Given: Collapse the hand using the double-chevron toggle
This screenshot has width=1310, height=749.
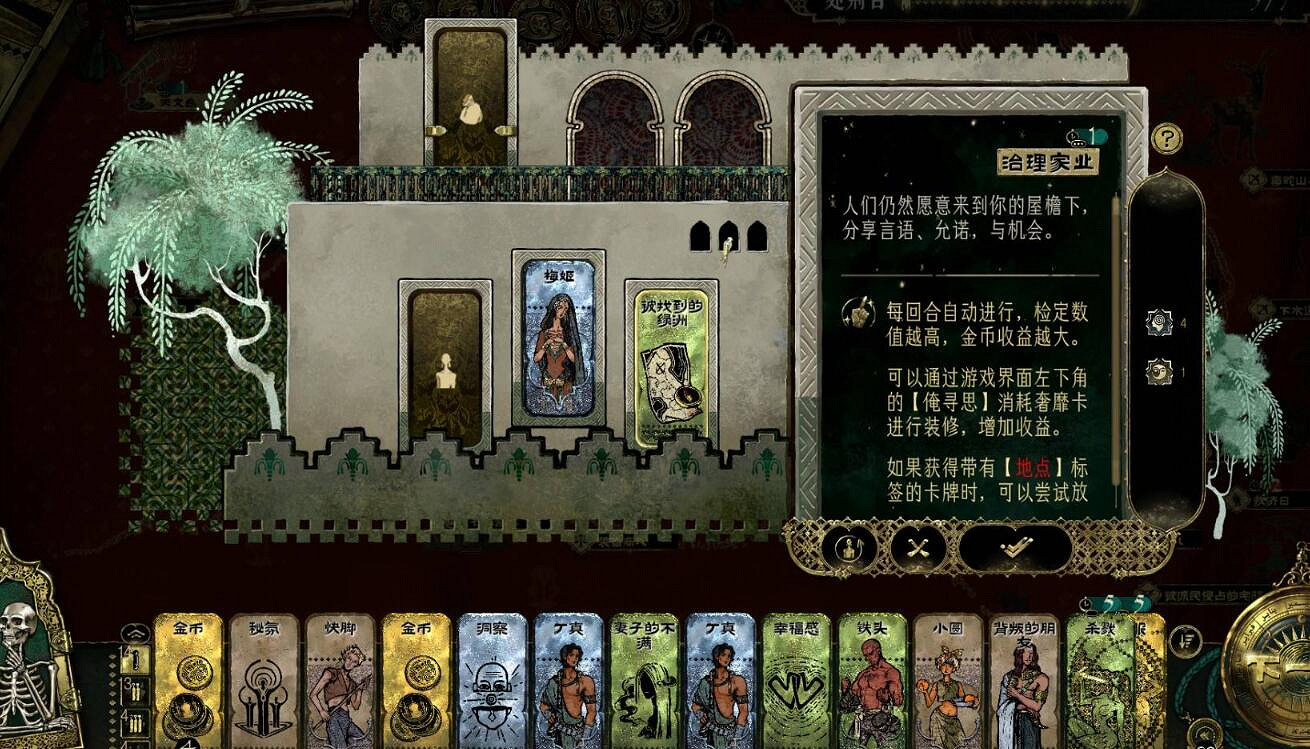Looking at the screenshot, I should 136,632.
